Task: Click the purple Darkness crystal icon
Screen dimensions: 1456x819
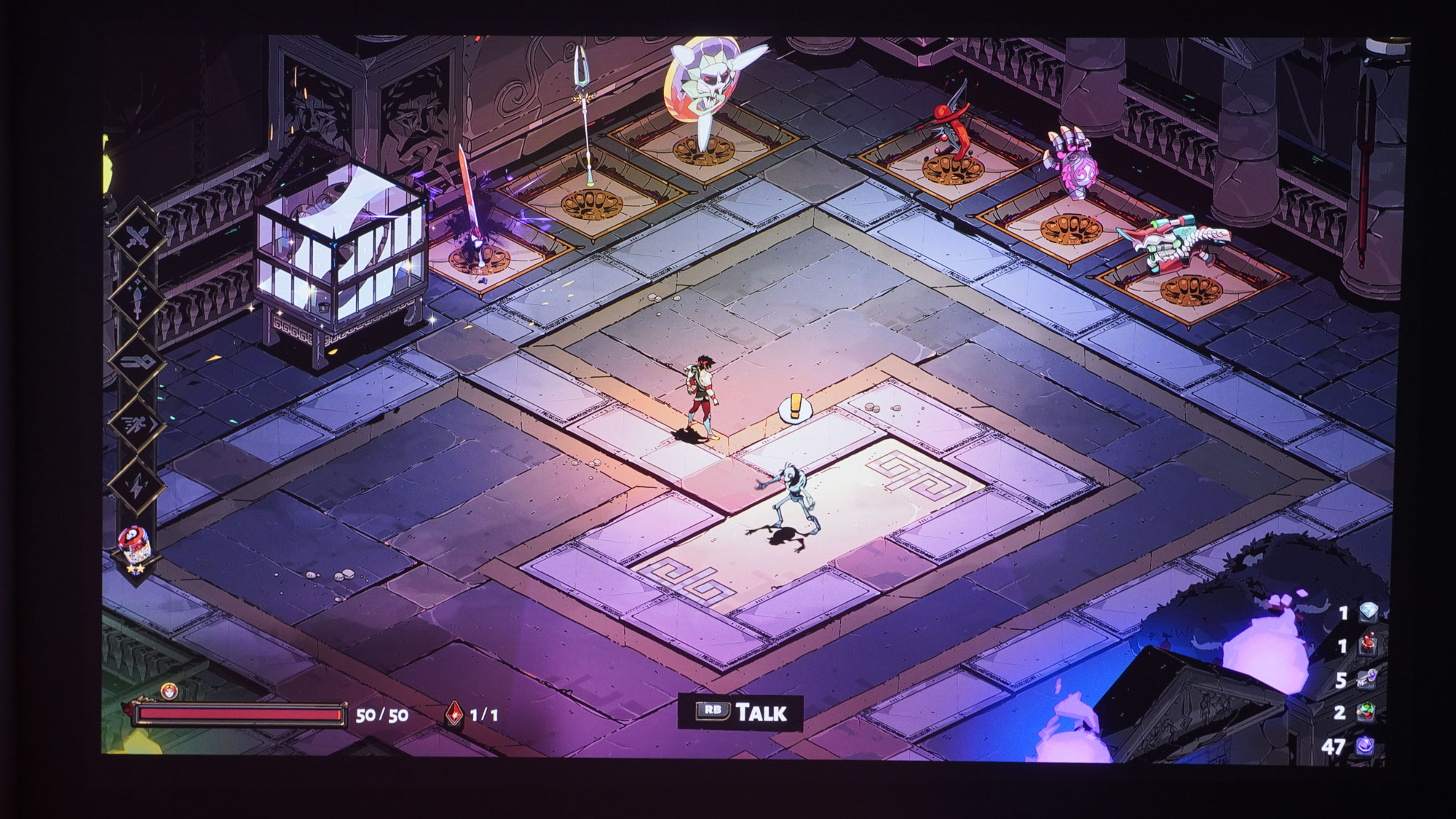Action: 1365,745
